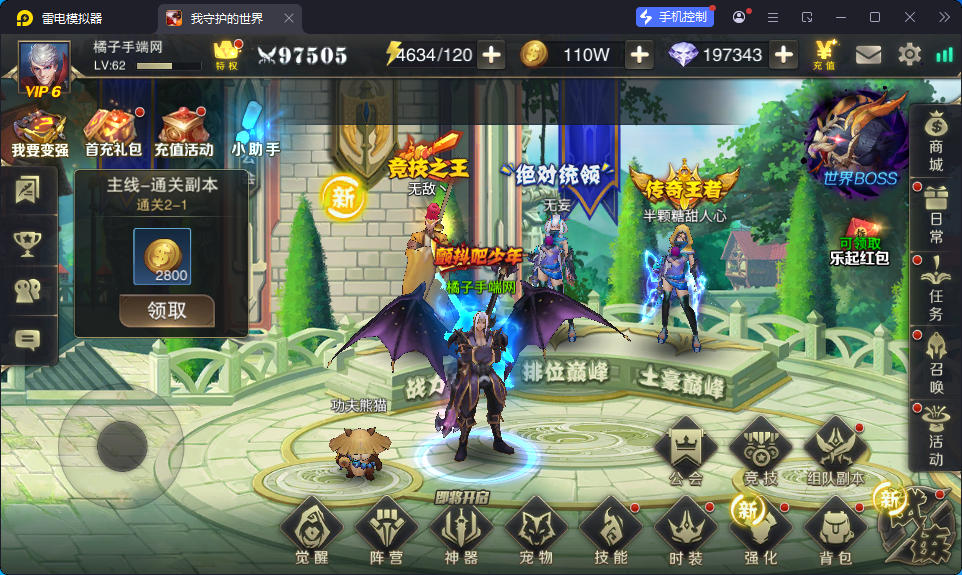Viewport: 962px width, 575px height.
Task: Enter the 公会 guild screen
Action: pyautogui.click(x=685, y=450)
